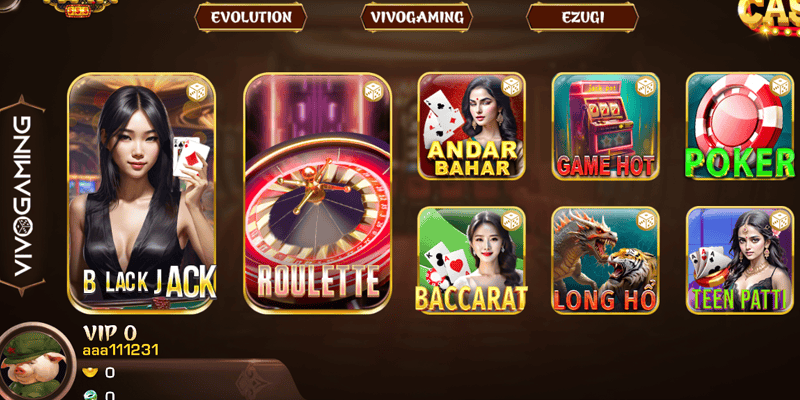This screenshot has height=400, width=800.
Task: Open the Game Hot slot machine tile
Action: pyautogui.click(x=605, y=126)
